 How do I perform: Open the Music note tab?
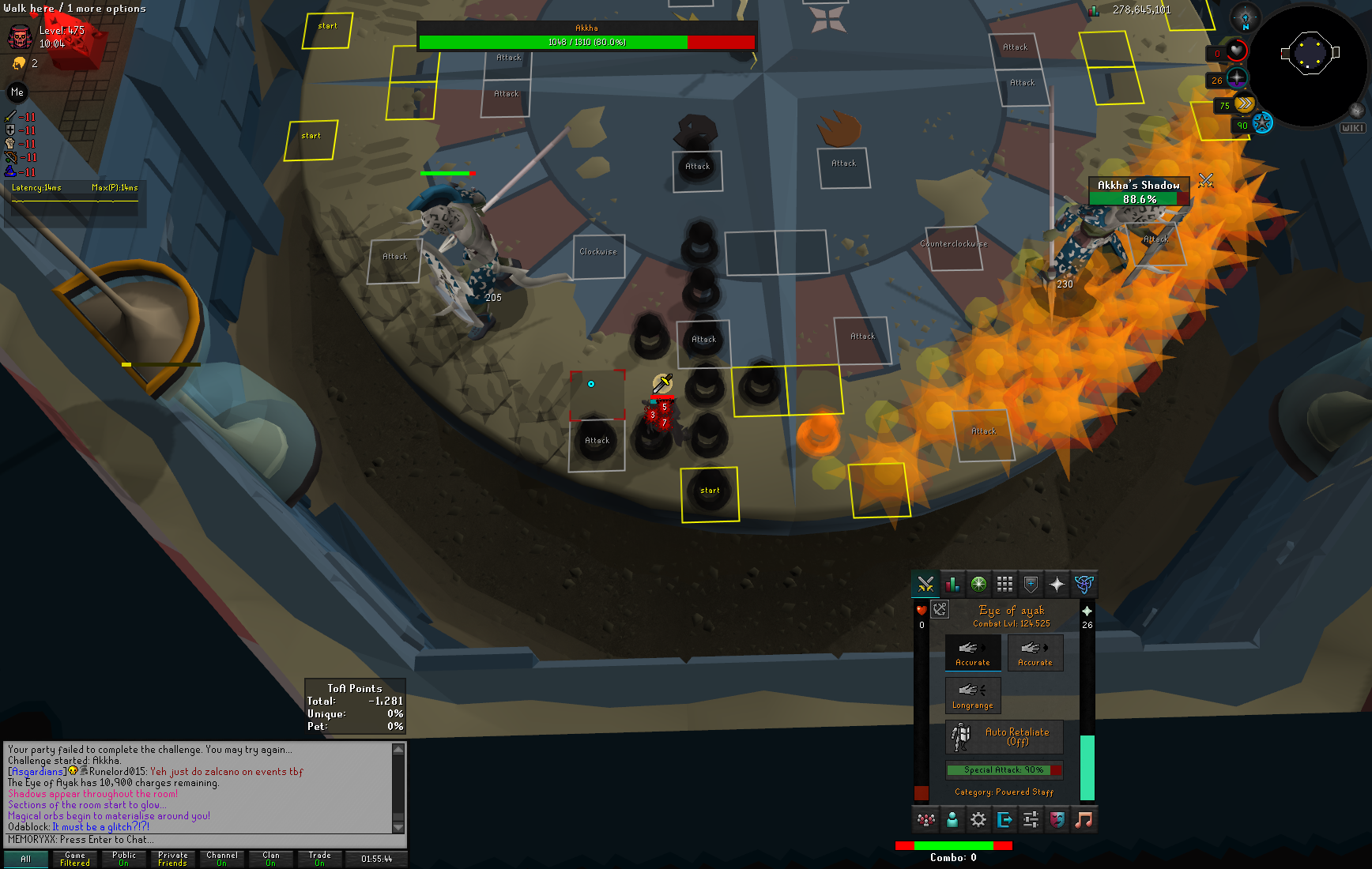(x=1084, y=820)
